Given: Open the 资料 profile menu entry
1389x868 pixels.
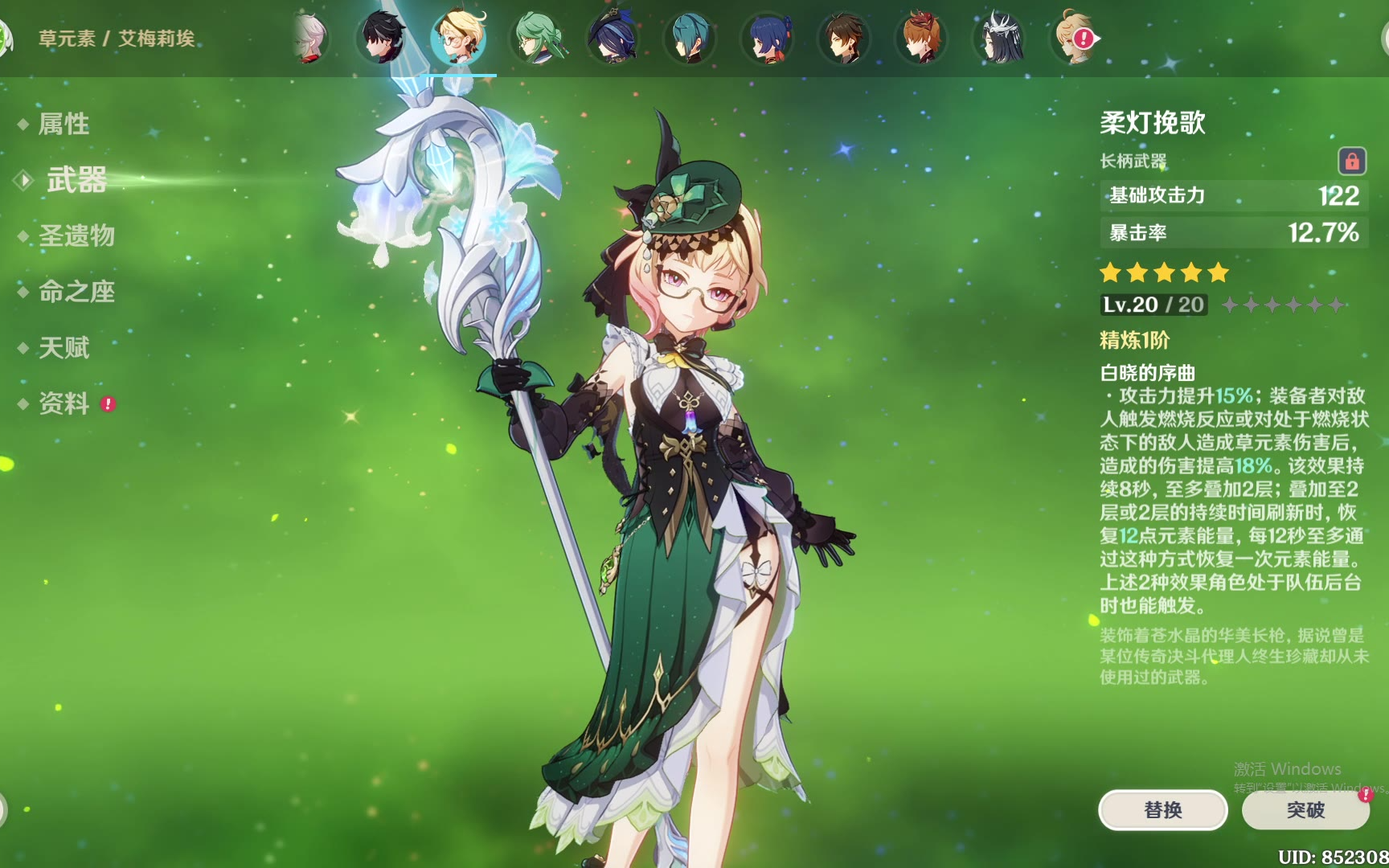Looking at the screenshot, I should (x=64, y=403).
